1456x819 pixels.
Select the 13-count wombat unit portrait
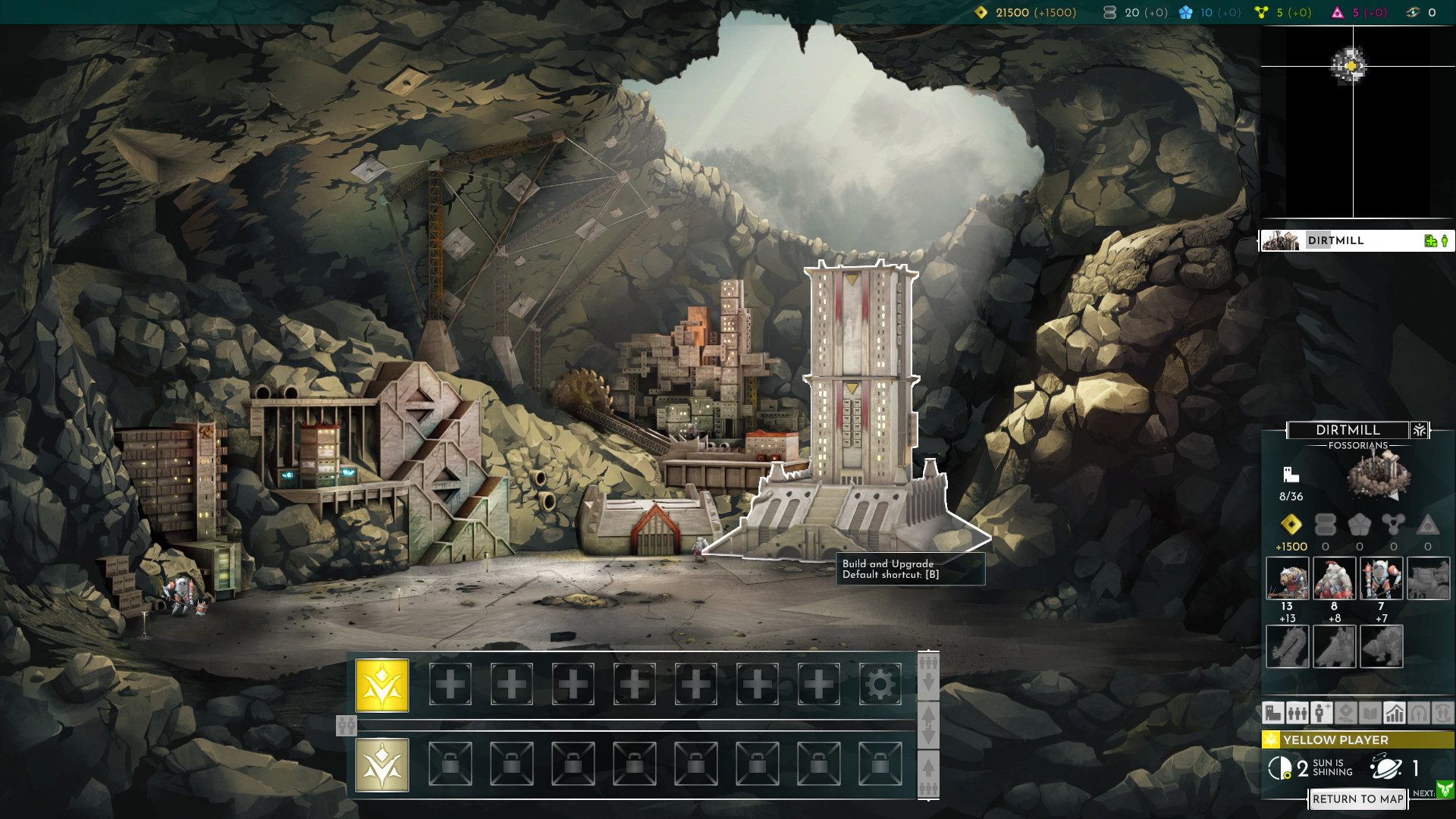point(1287,579)
